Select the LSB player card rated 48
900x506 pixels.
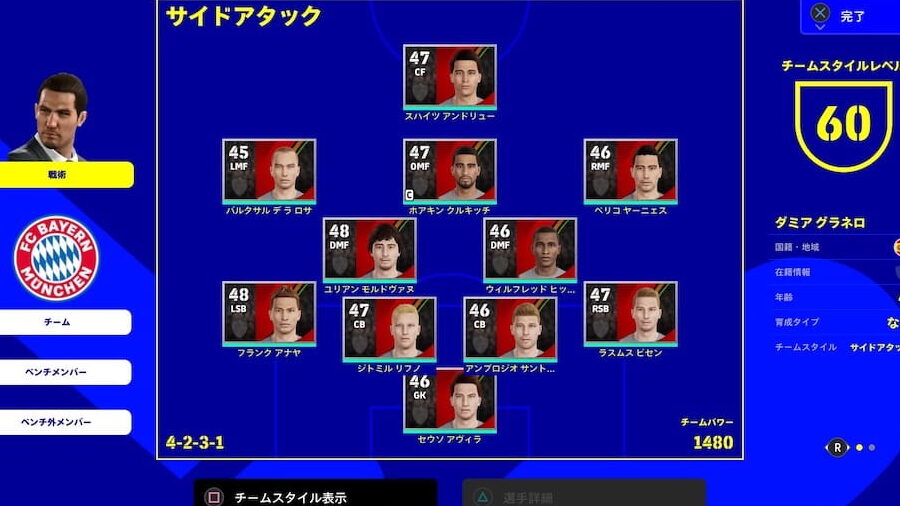pos(269,313)
